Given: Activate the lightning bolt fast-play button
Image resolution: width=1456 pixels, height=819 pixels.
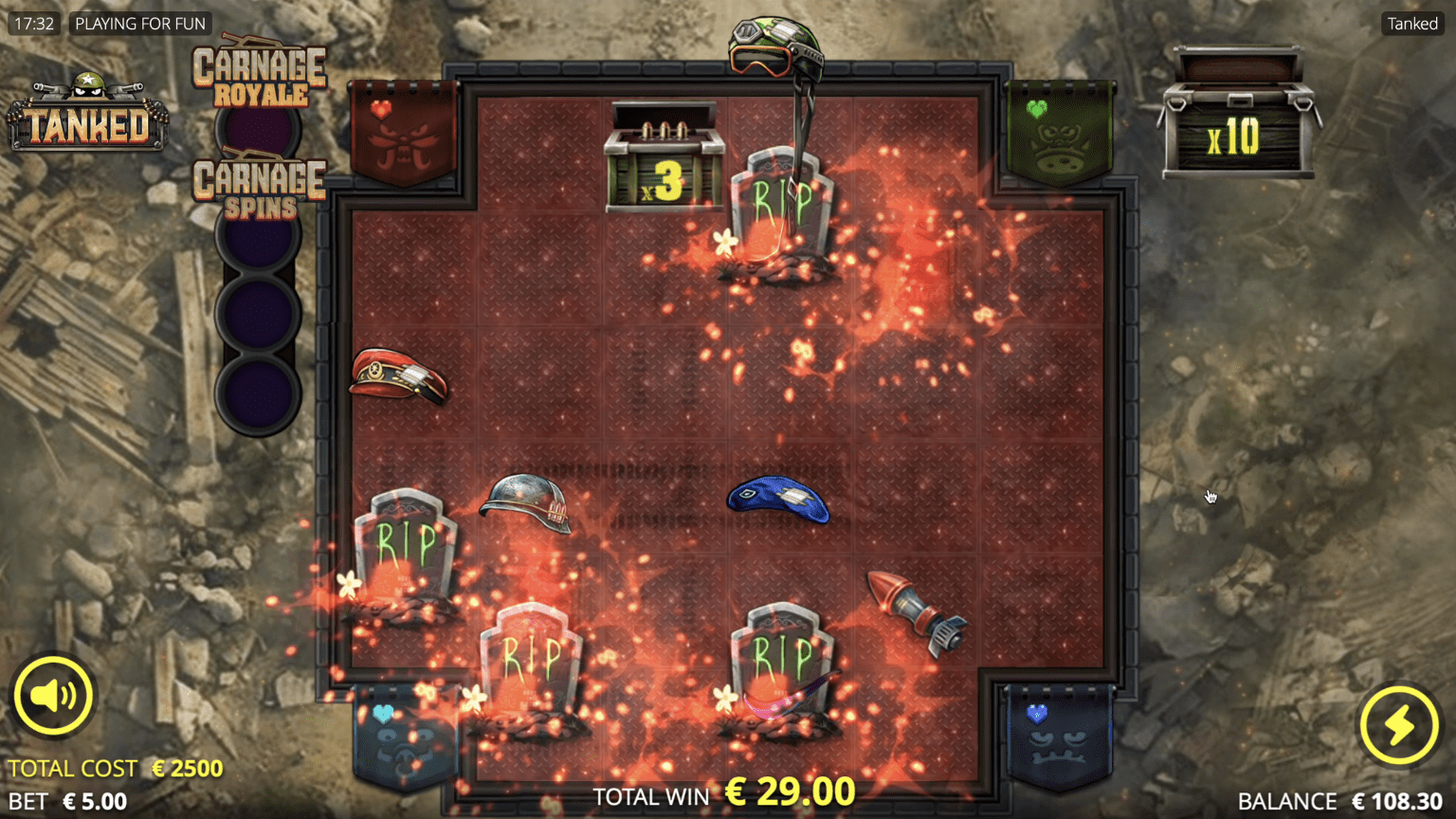Looking at the screenshot, I should 1398,725.
